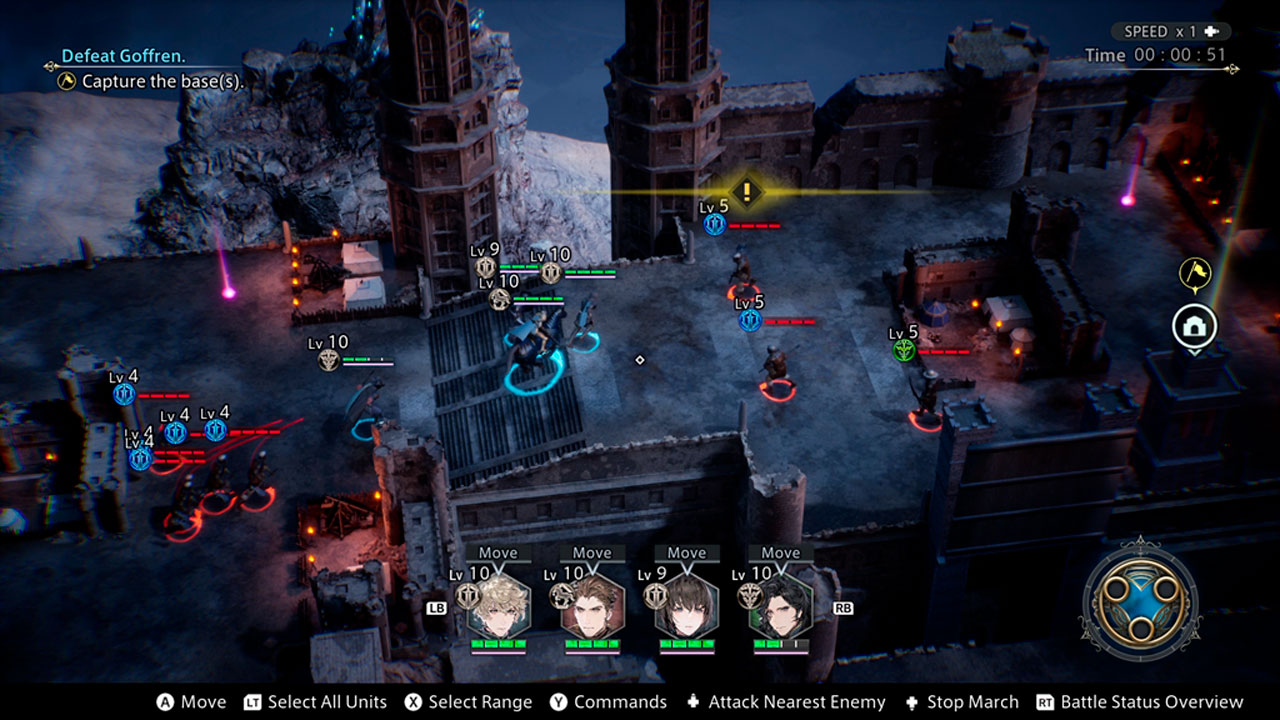Click the yellow exclamation alert marker

[x=746, y=192]
